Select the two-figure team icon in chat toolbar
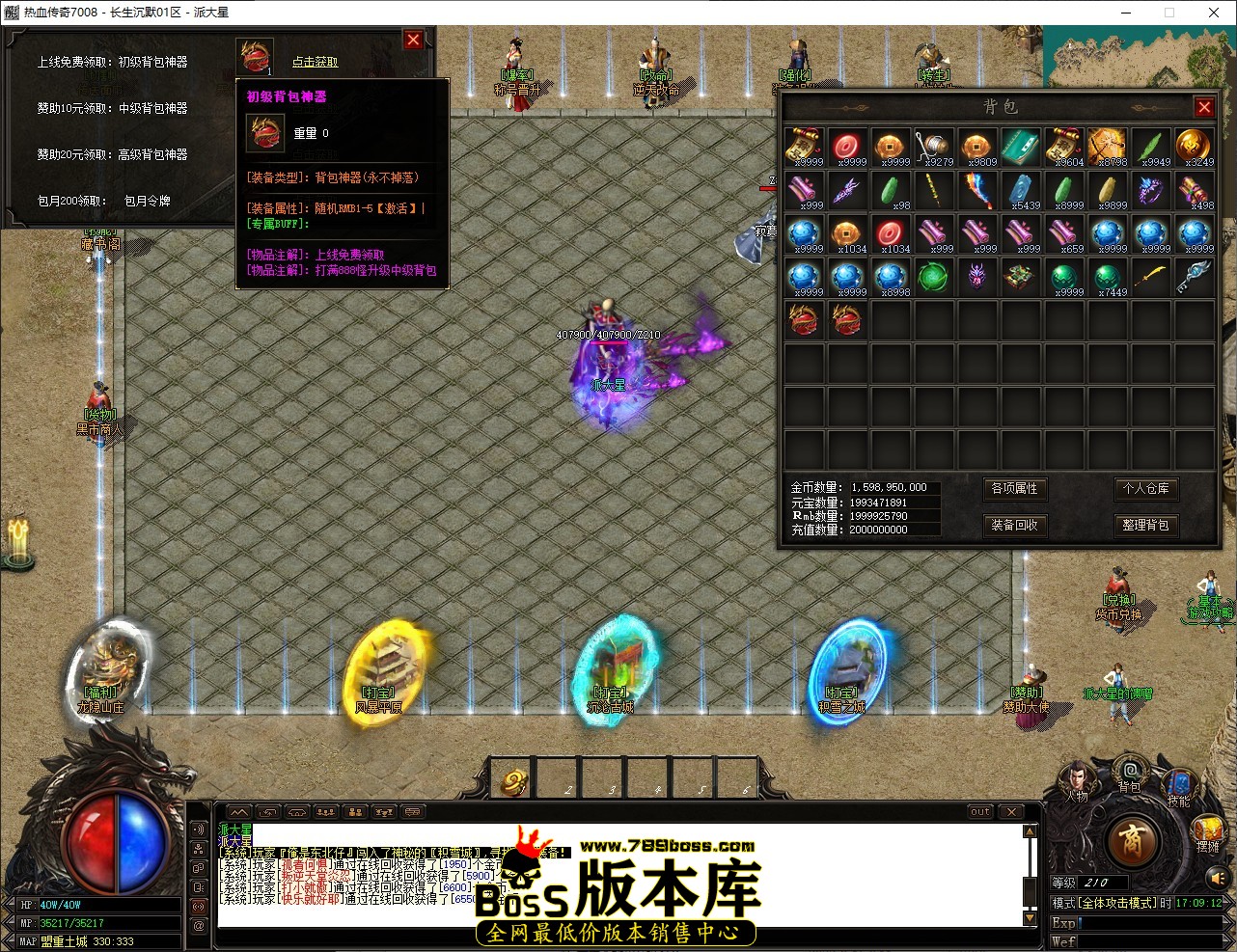 (354, 811)
